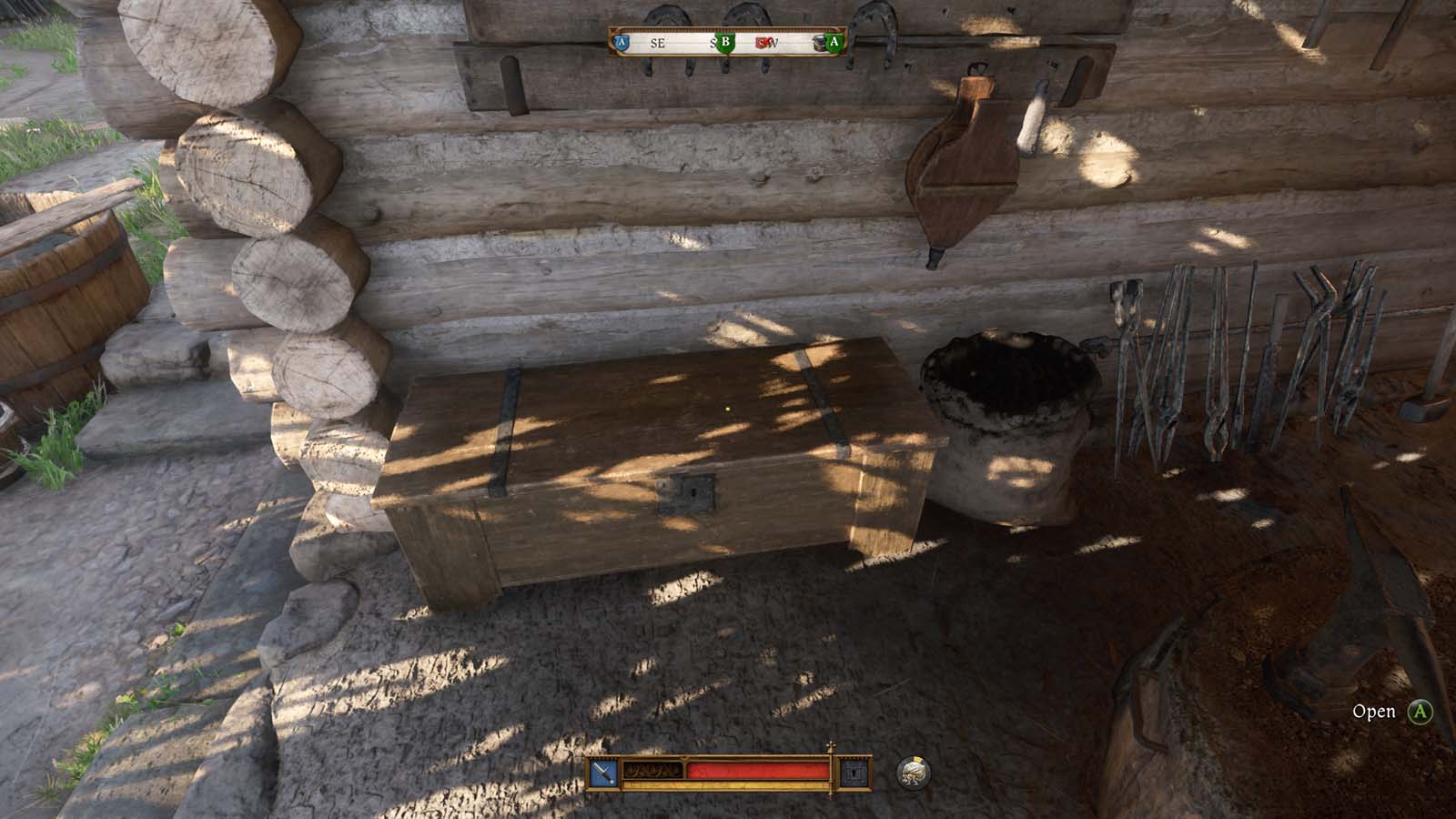Screen dimensions: 1456x819
Task: Click the SE label on the compass strip
Action: pyautogui.click(x=657, y=45)
